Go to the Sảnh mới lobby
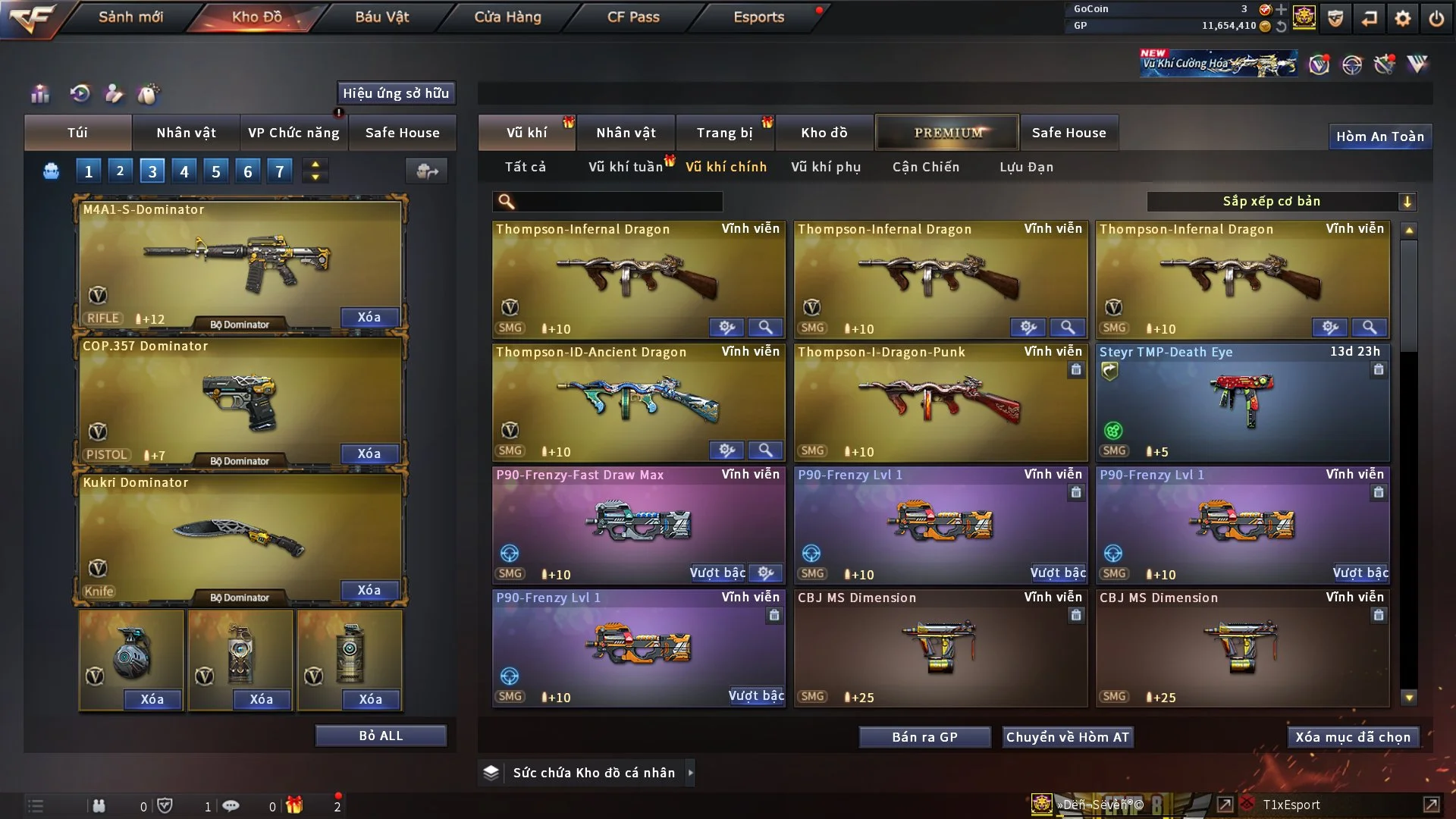1456x819 pixels. click(x=130, y=17)
